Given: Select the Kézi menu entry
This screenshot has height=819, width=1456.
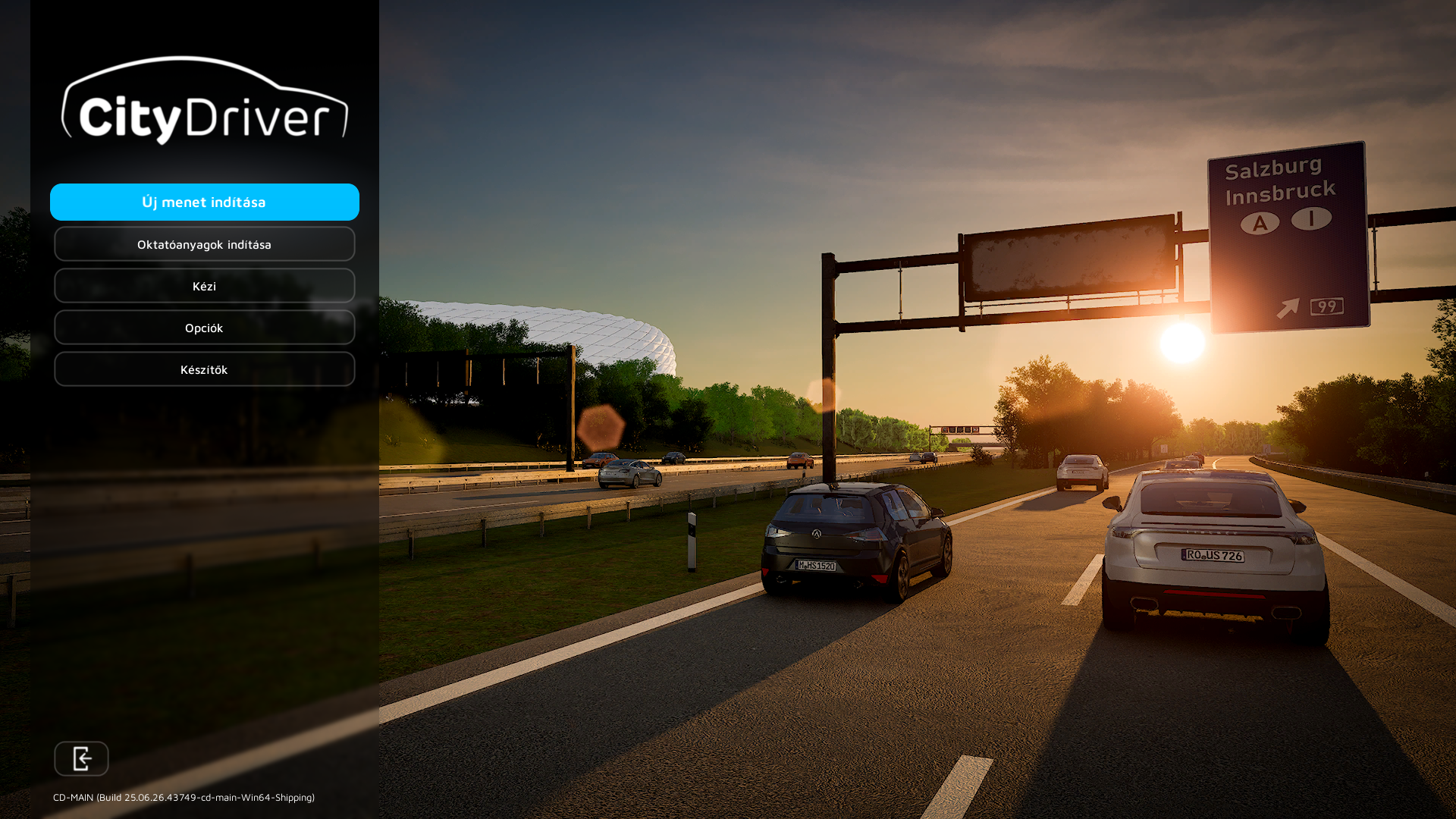Looking at the screenshot, I should point(204,286).
